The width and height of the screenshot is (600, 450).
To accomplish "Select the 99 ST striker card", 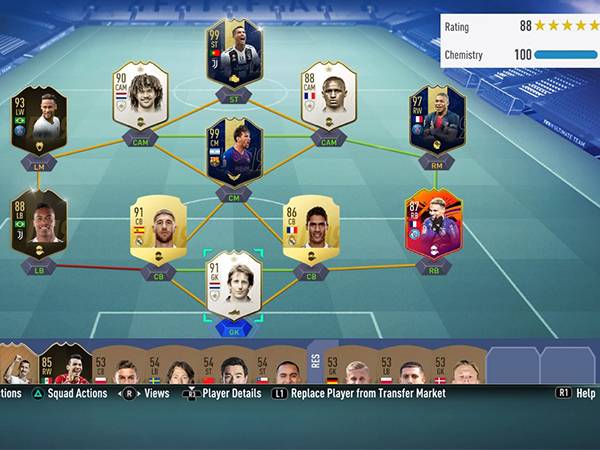I will [x=234, y=53].
